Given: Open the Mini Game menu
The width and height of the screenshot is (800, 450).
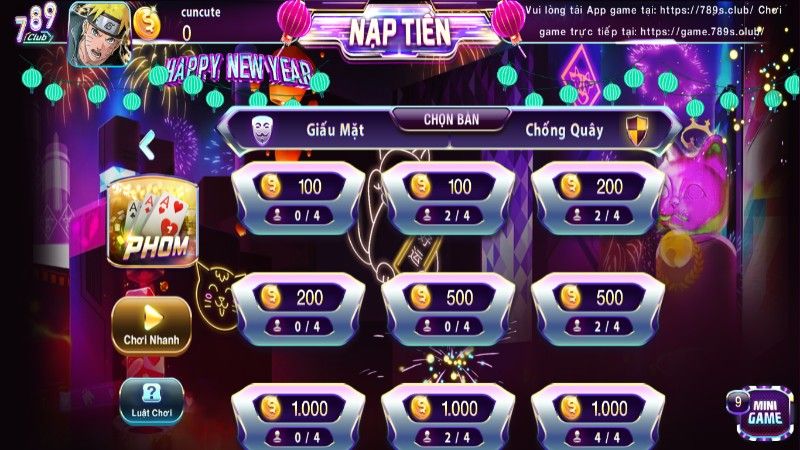Looking at the screenshot, I should pos(763,410).
